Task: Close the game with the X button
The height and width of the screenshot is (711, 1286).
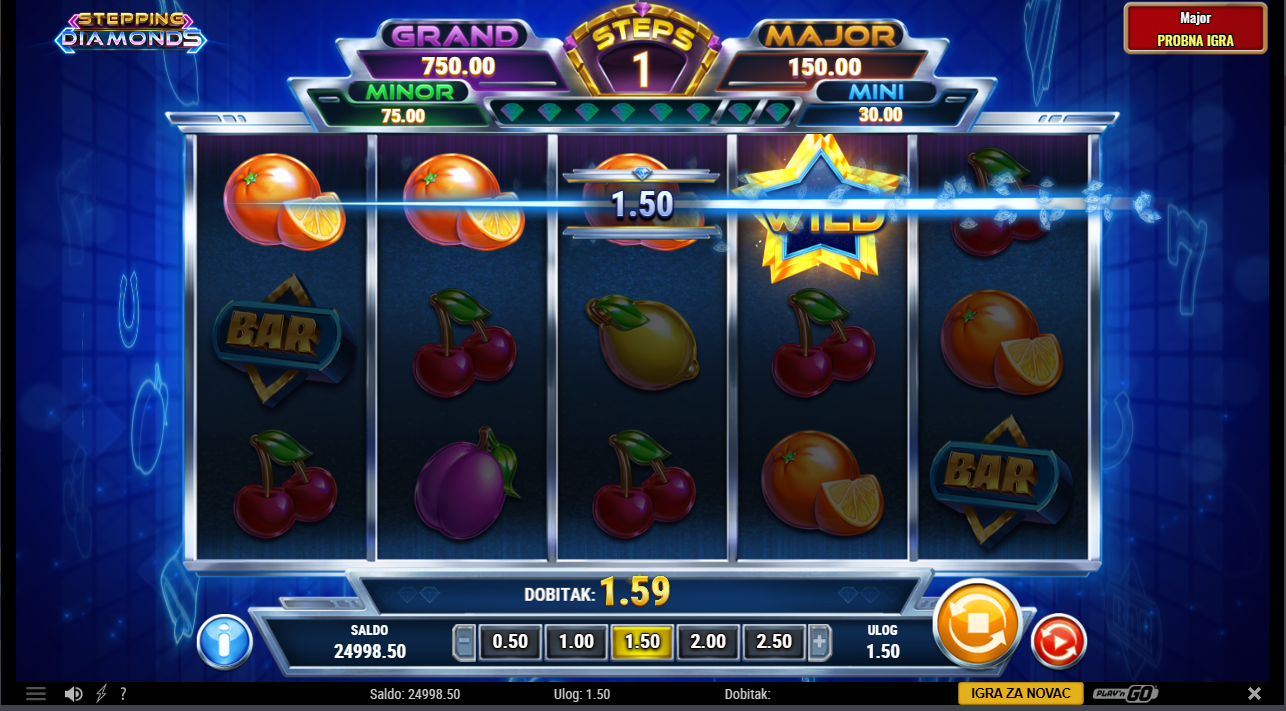Action: [x=1254, y=694]
